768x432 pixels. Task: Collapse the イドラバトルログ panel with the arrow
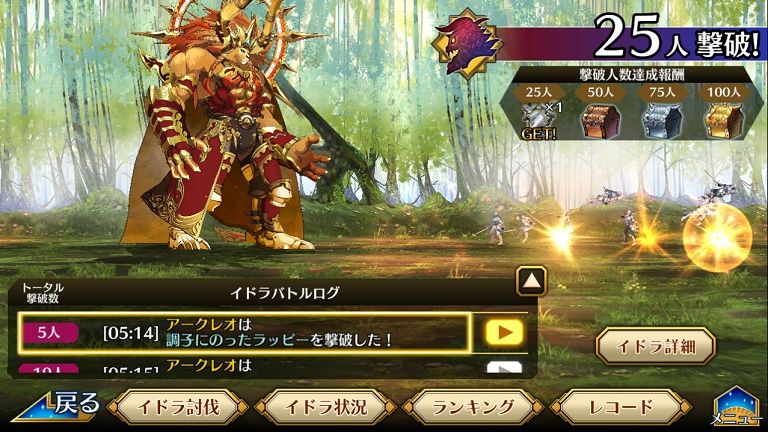(531, 281)
